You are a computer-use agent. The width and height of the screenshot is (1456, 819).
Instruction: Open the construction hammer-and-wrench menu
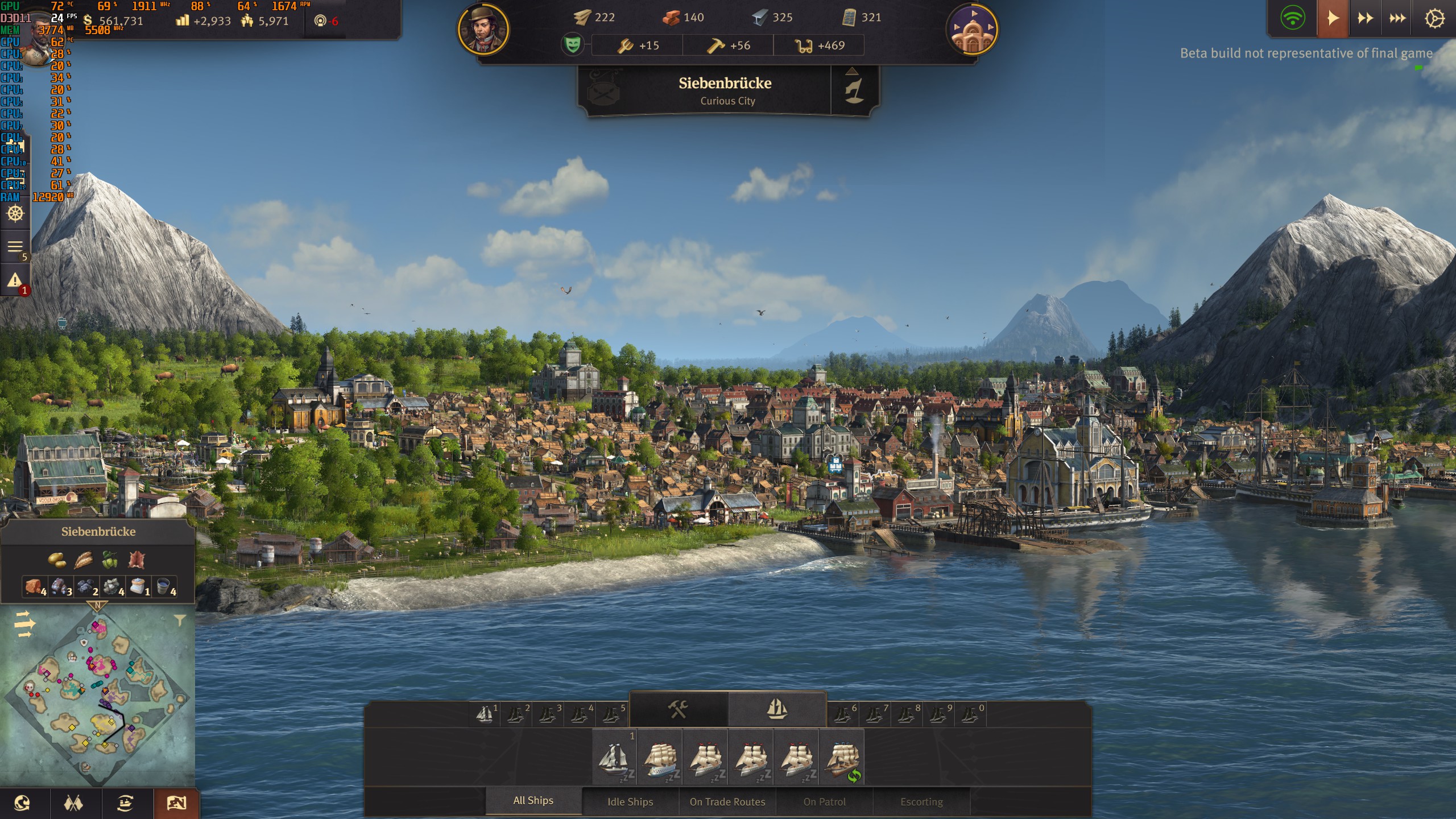pyautogui.click(x=678, y=709)
